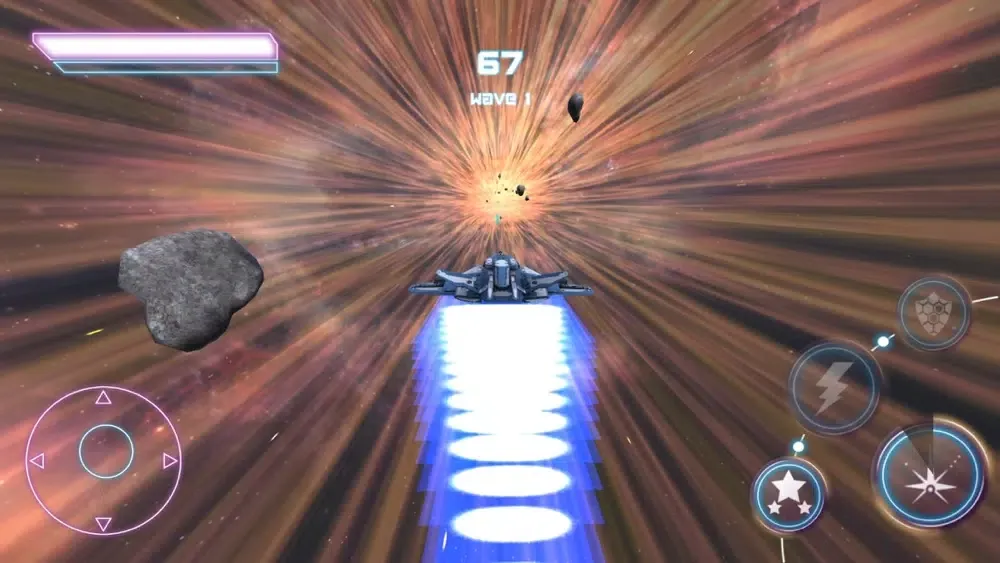Tap the joystick's right arrow
Screen dimensions: 1000x563
(x=170, y=461)
